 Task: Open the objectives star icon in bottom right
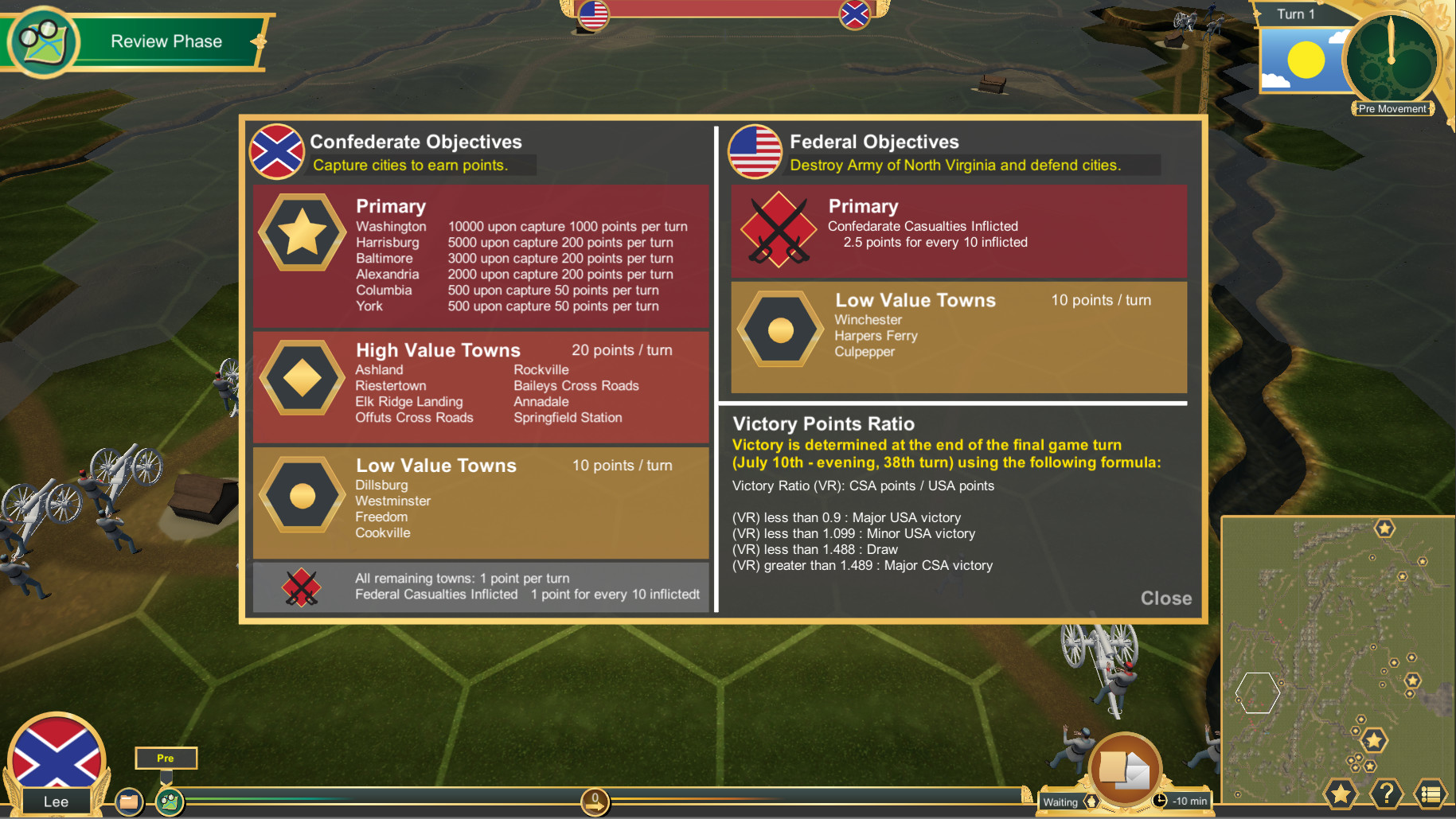[x=1341, y=794]
